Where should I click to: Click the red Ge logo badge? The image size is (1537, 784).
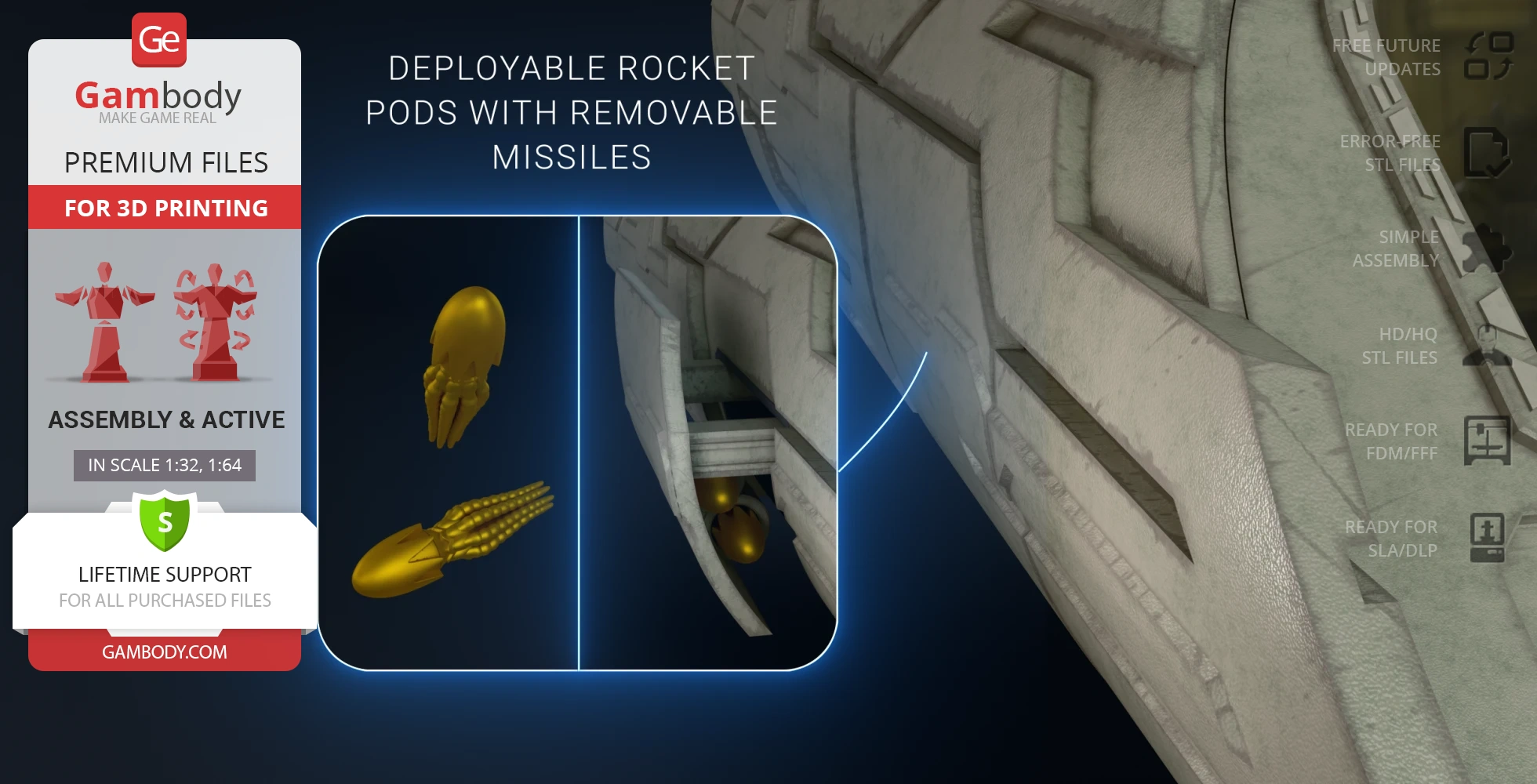coord(159,40)
